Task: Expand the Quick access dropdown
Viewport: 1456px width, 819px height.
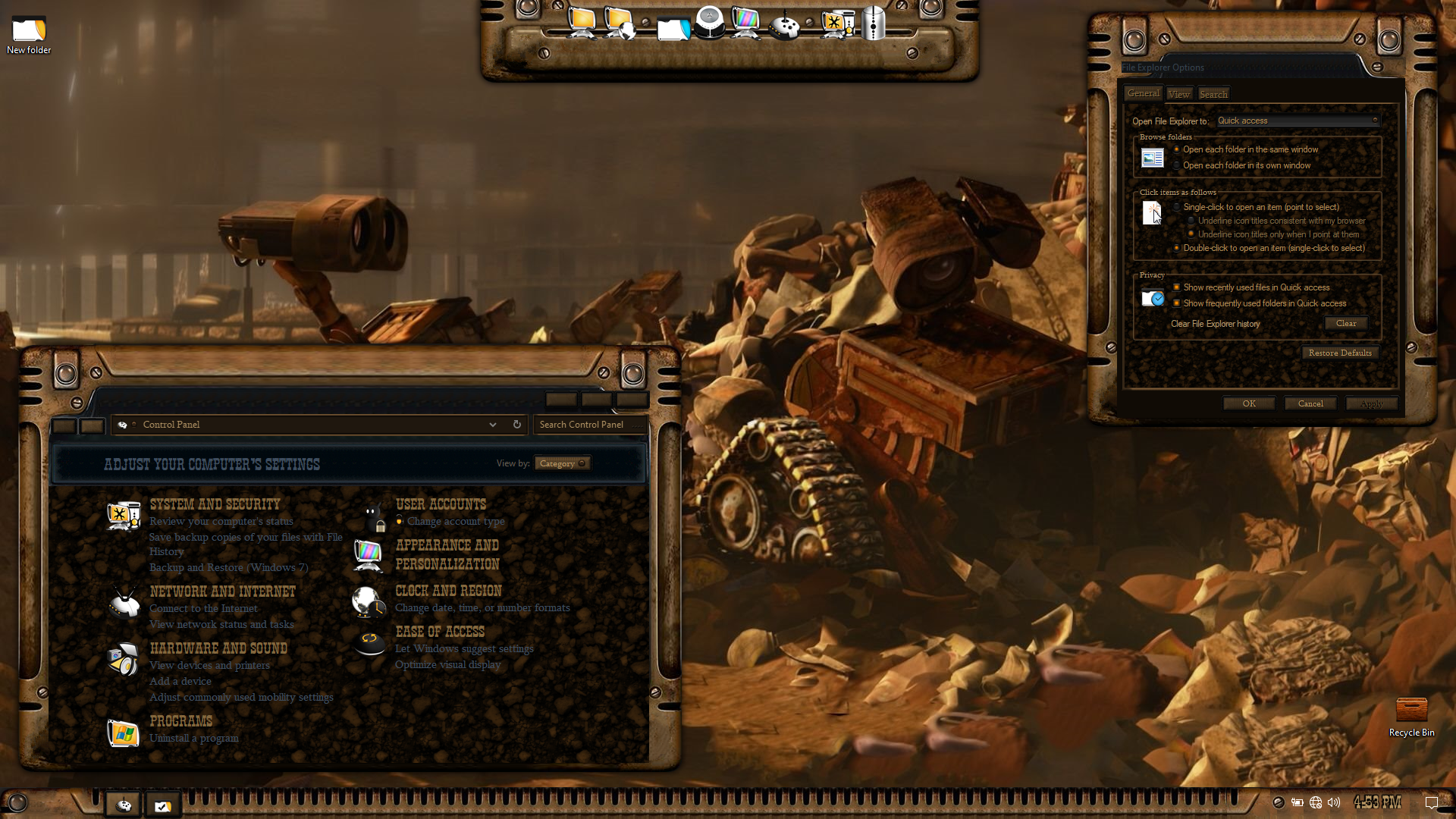Action: [x=1297, y=121]
